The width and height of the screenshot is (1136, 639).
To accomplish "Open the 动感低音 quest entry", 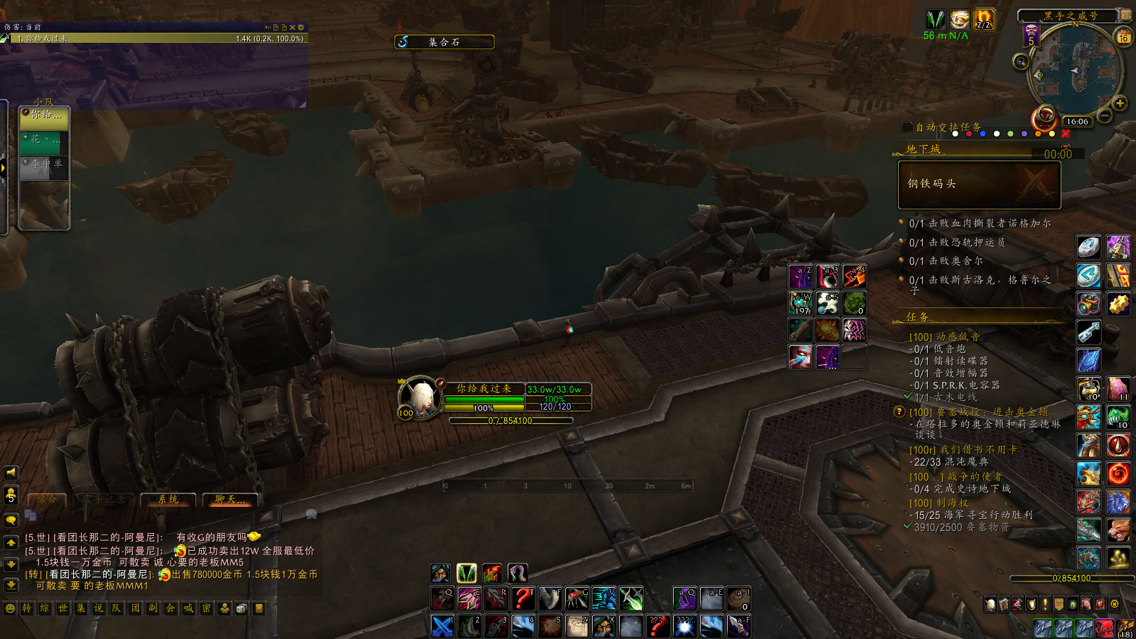I will tap(944, 337).
